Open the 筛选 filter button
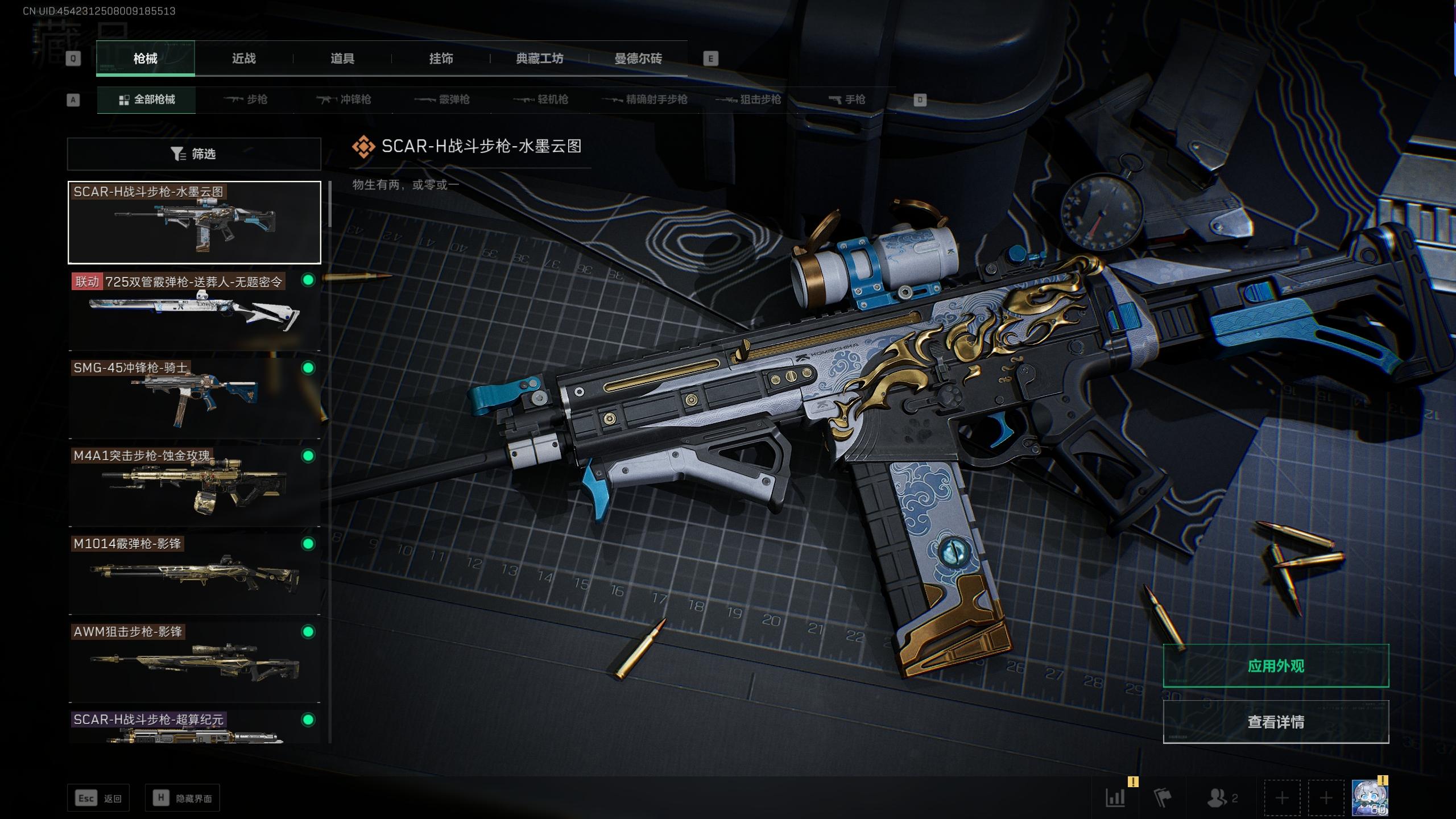The image size is (1456, 819). tap(194, 154)
